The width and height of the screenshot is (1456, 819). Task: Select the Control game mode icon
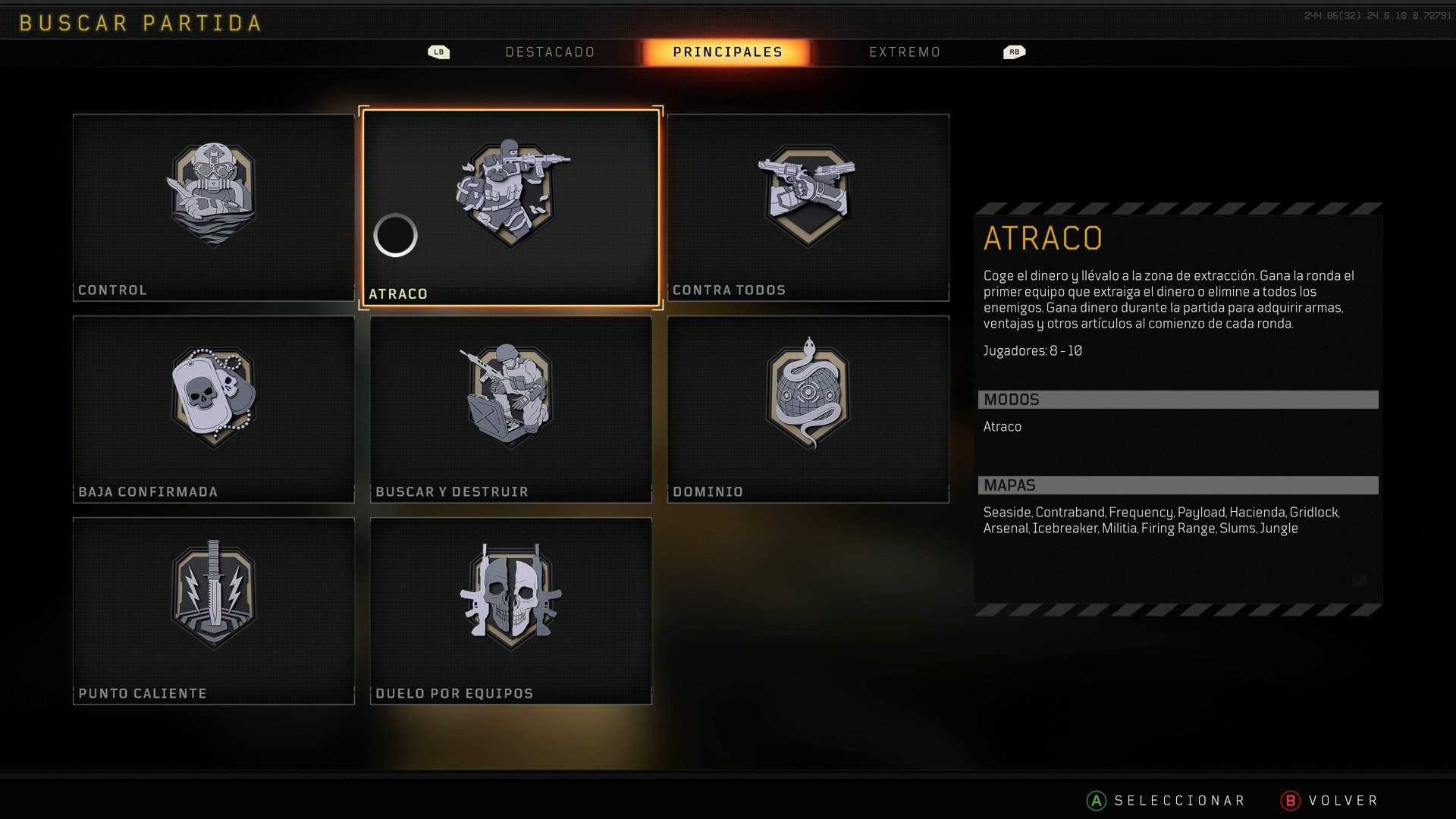(213, 193)
